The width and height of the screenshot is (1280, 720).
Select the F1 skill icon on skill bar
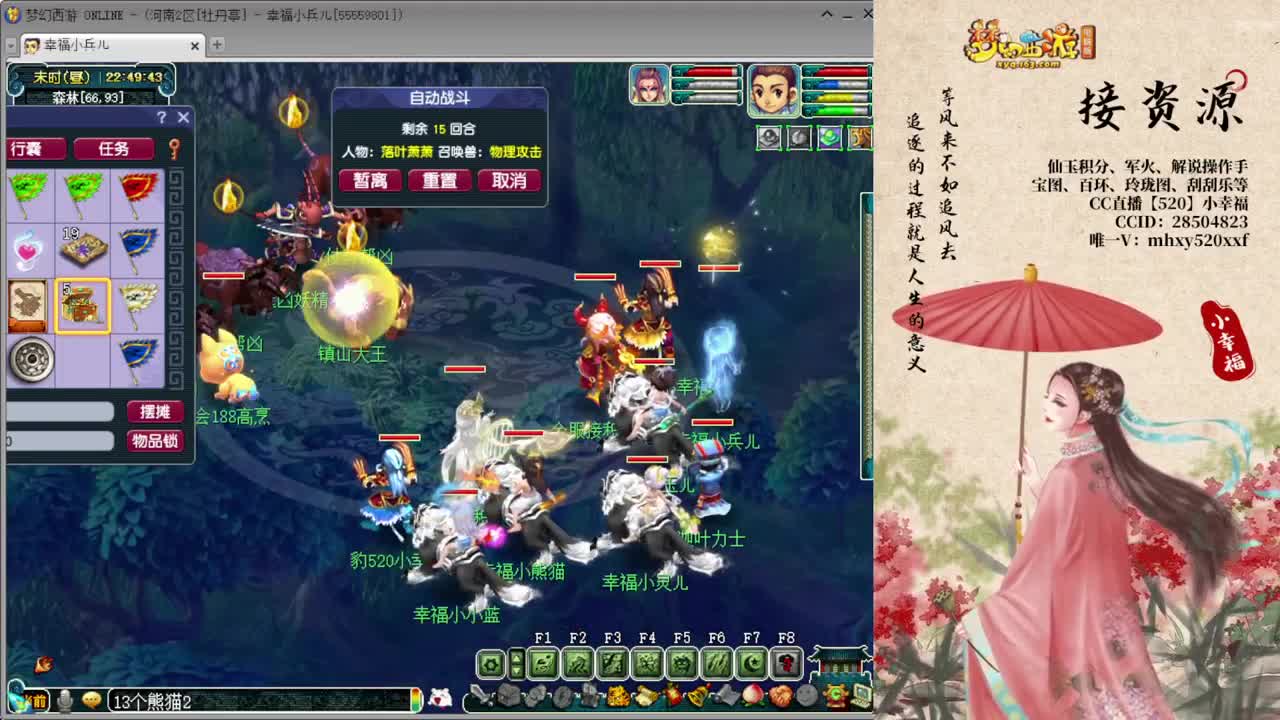542,663
